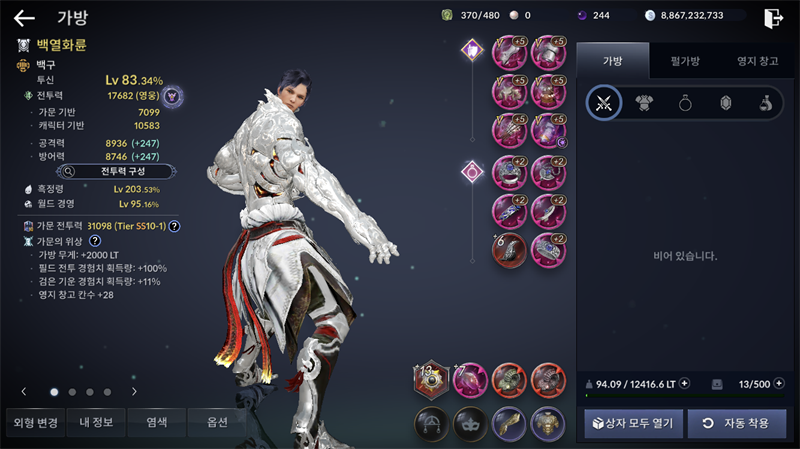Go back with the arrow button
This screenshot has width=800, height=449.
click(x=24, y=17)
